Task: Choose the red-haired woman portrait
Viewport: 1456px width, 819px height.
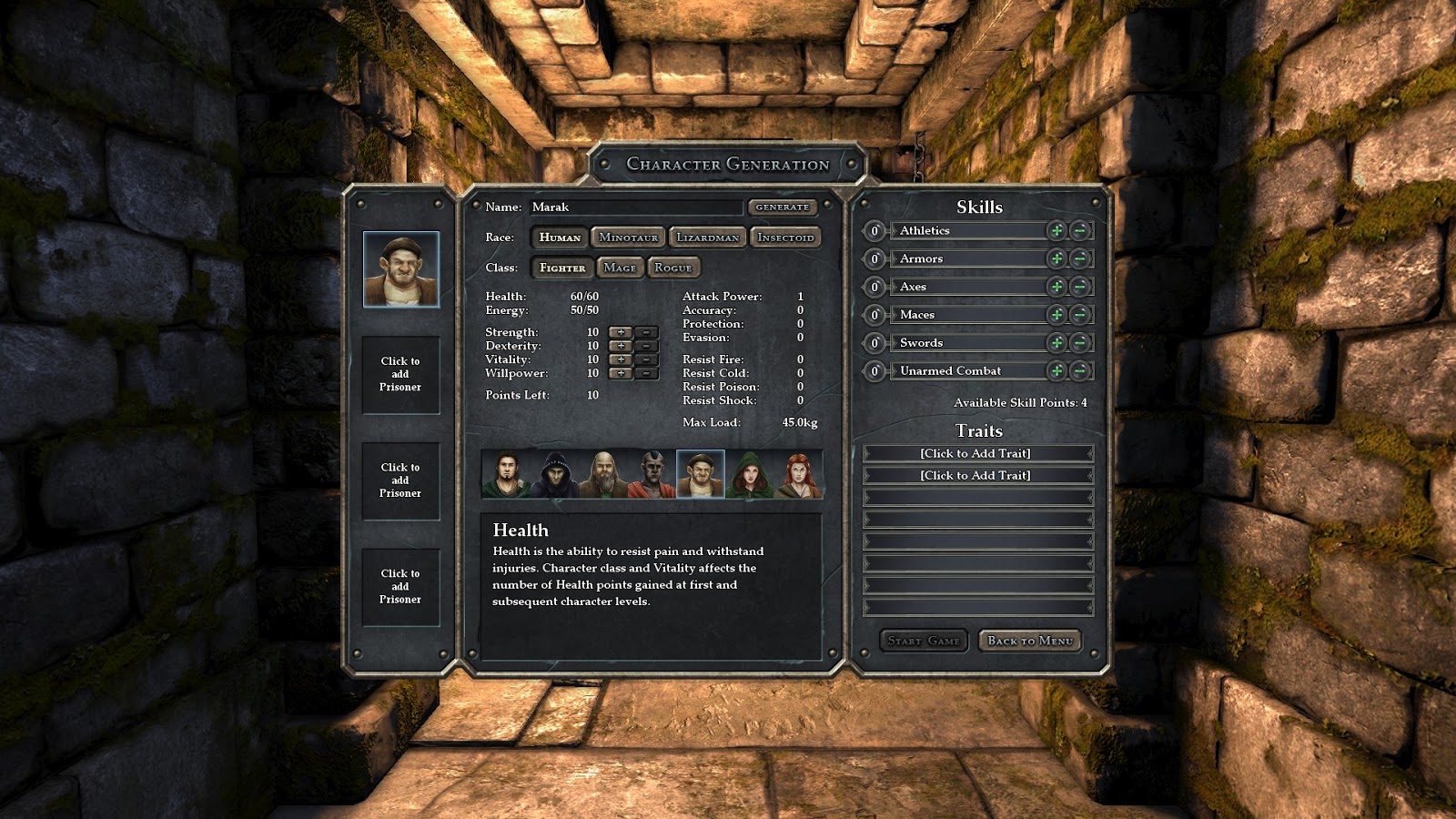Action: 798,475
